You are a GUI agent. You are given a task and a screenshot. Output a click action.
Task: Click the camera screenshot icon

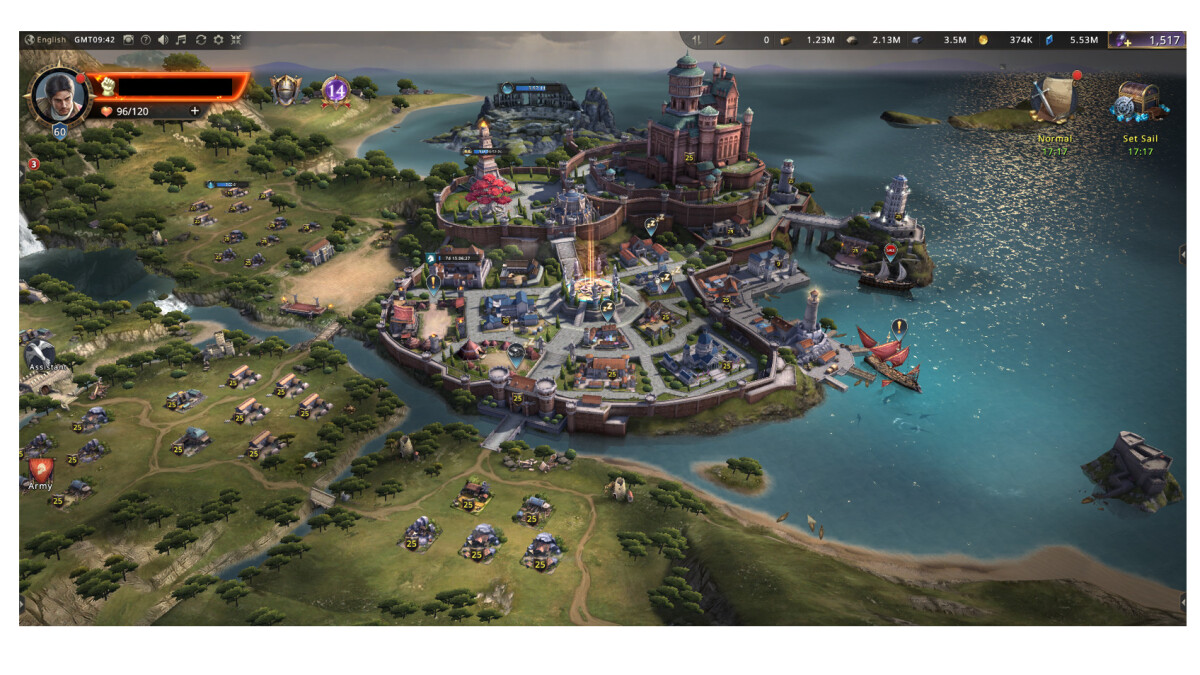128,40
